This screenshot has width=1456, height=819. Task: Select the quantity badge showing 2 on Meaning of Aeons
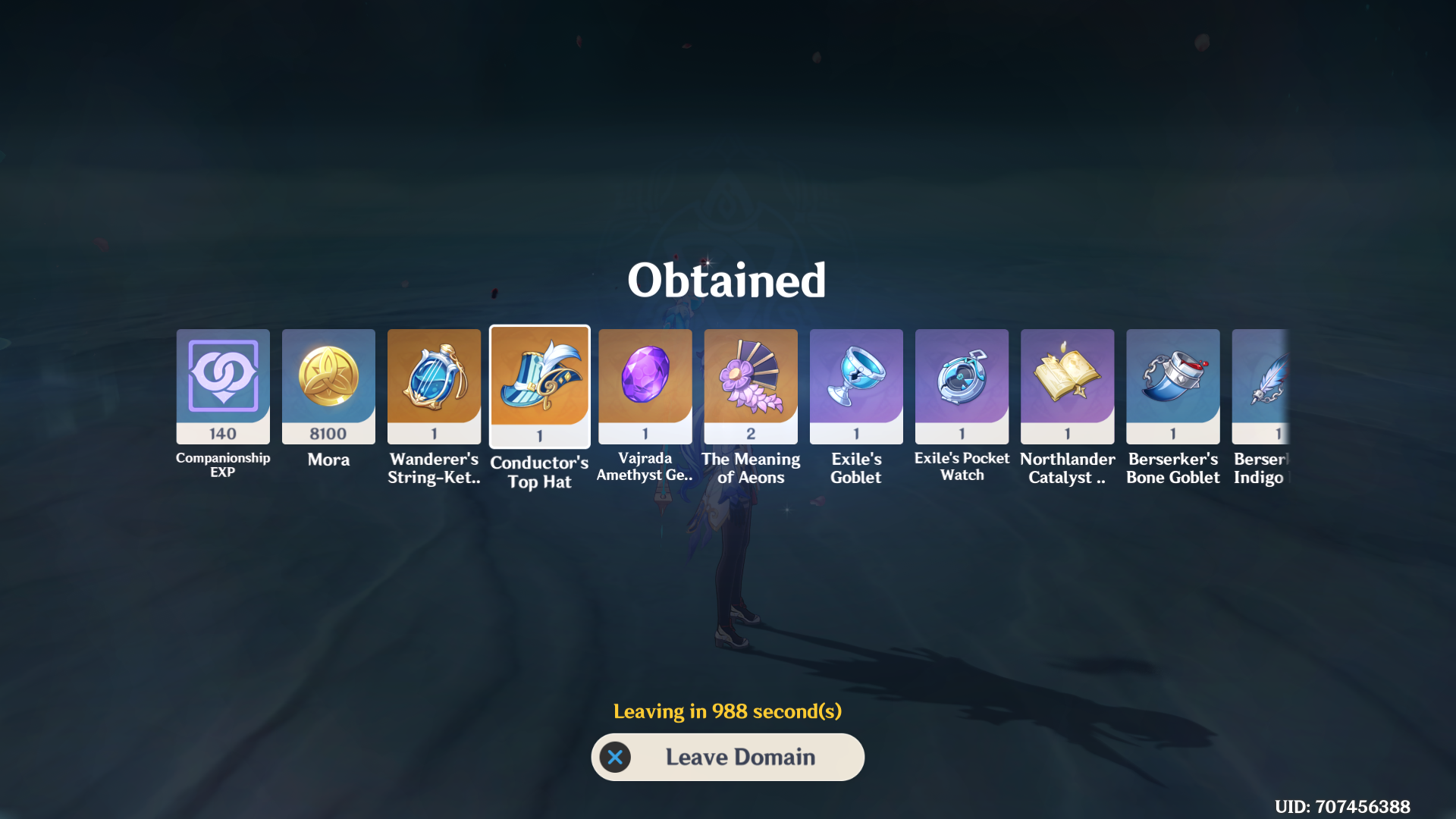pos(750,432)
